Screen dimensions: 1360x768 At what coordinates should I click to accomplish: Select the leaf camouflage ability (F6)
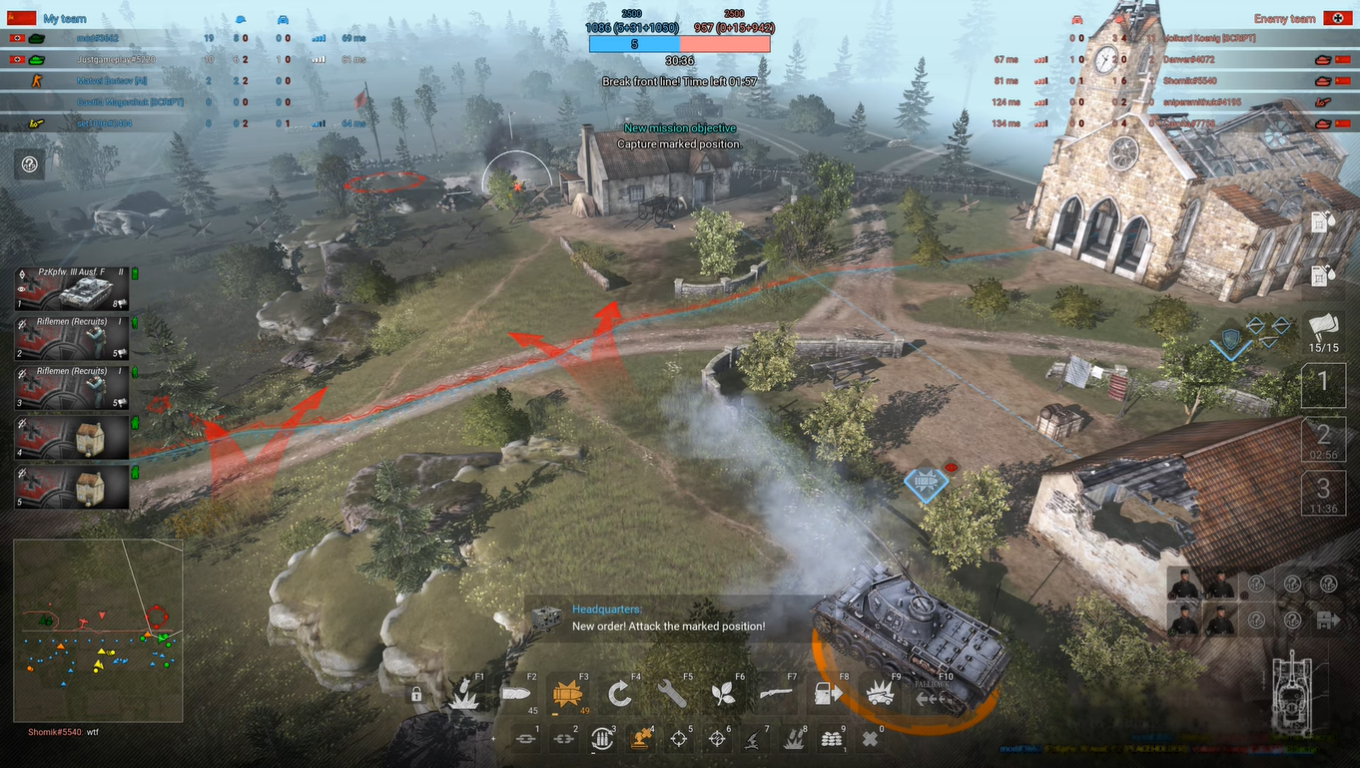(723, 692)
